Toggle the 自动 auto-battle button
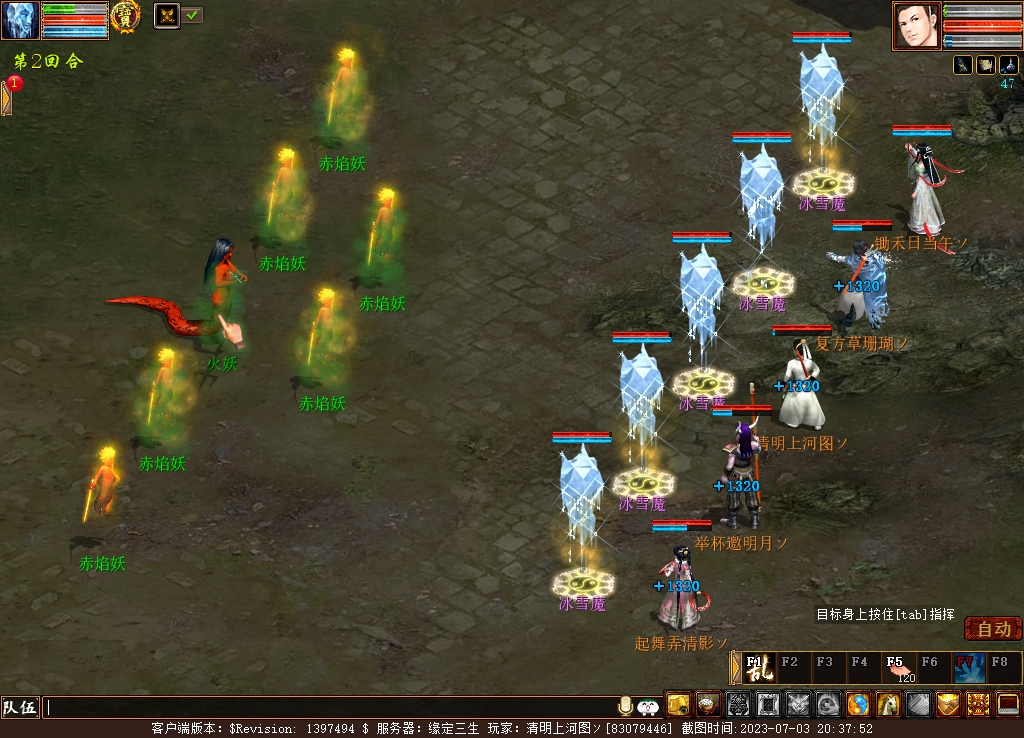 click(993, 629)
